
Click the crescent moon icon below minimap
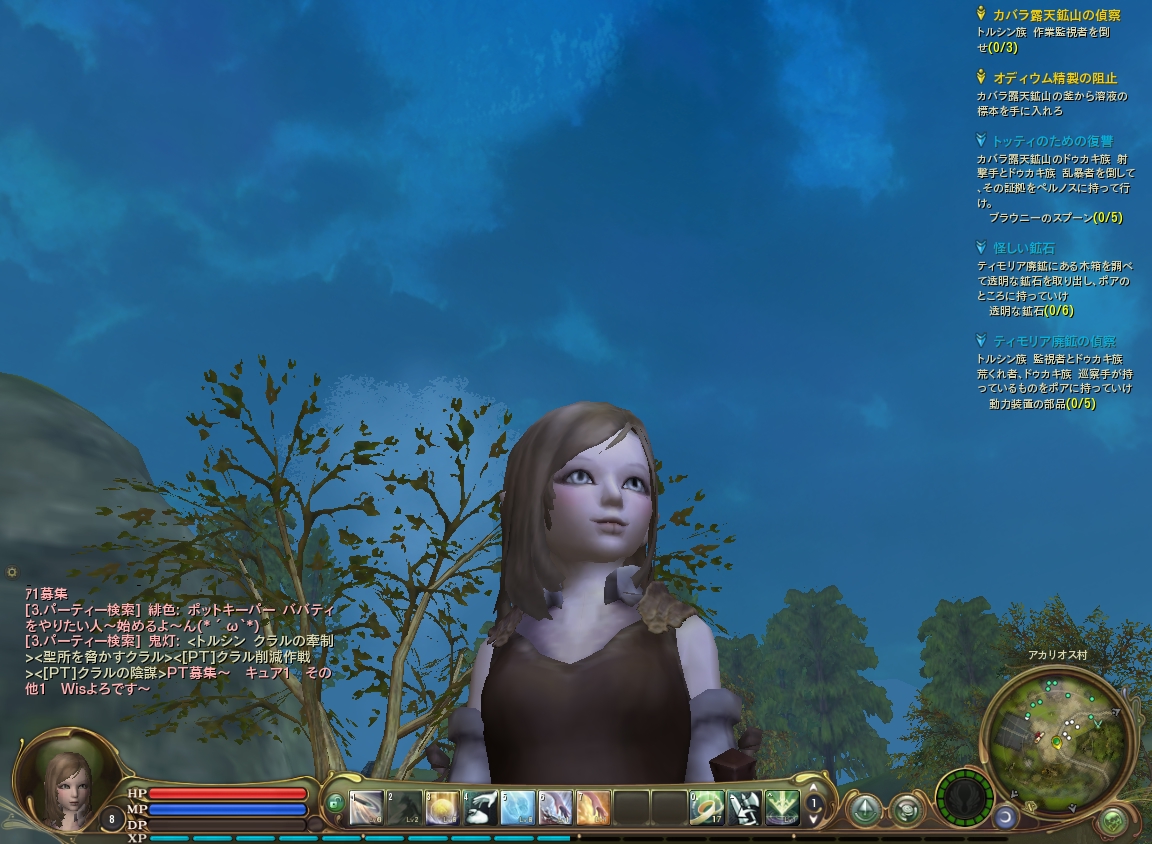[1004, 817]
